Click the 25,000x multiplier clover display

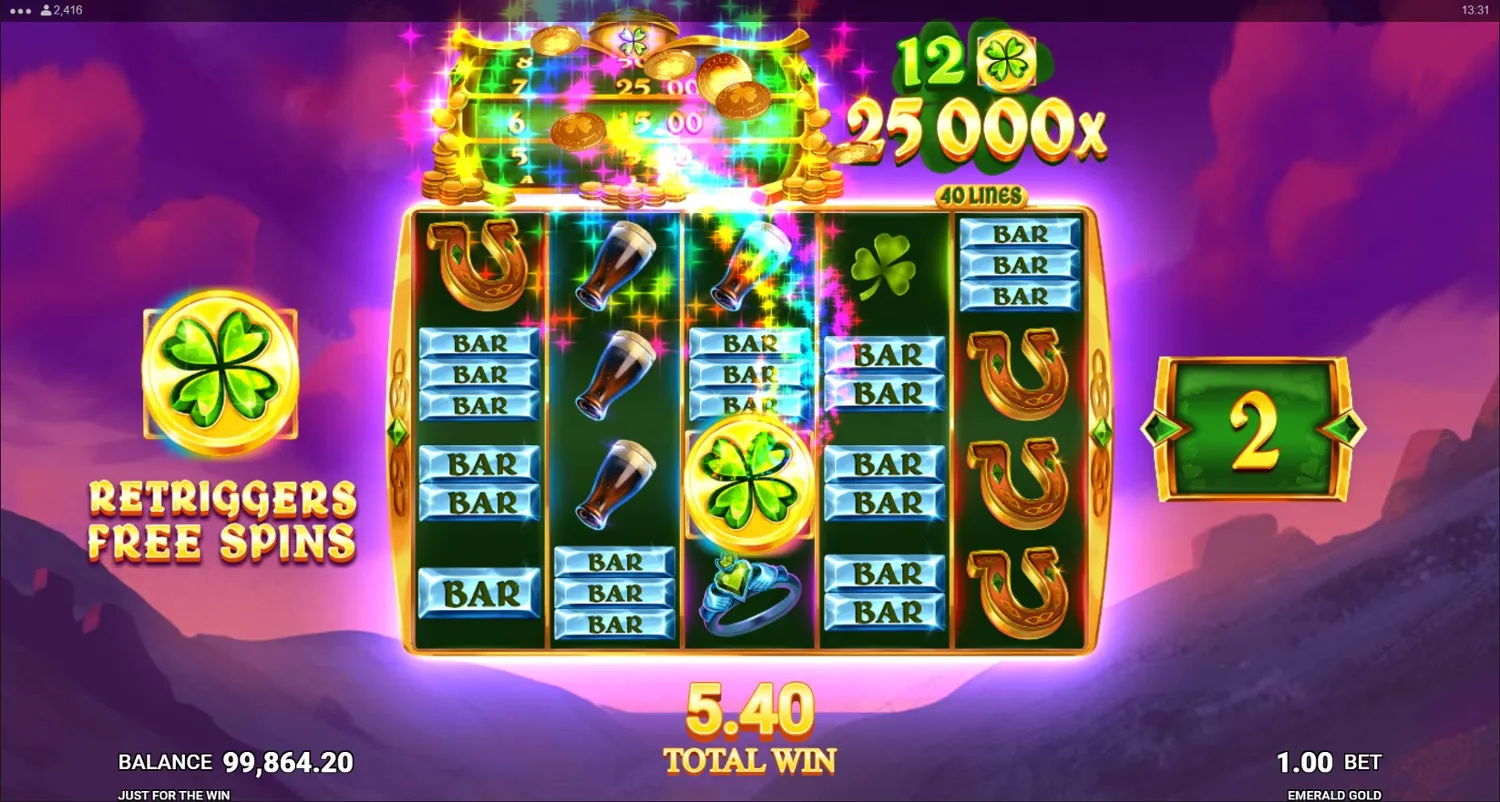coord(975,123)
